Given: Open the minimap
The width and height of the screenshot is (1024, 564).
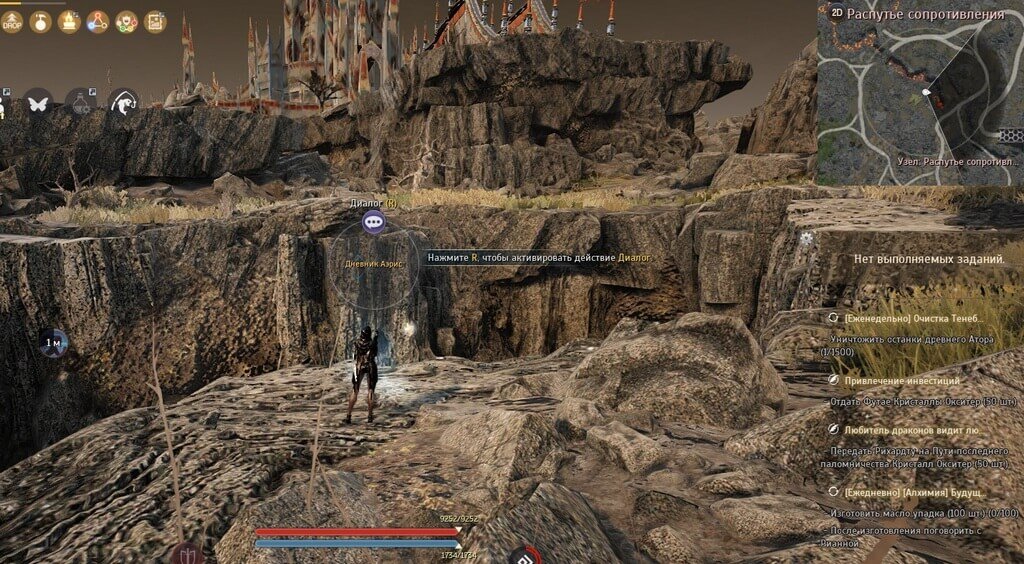Looking at the screenshot, I should click(x=920, y=95).
